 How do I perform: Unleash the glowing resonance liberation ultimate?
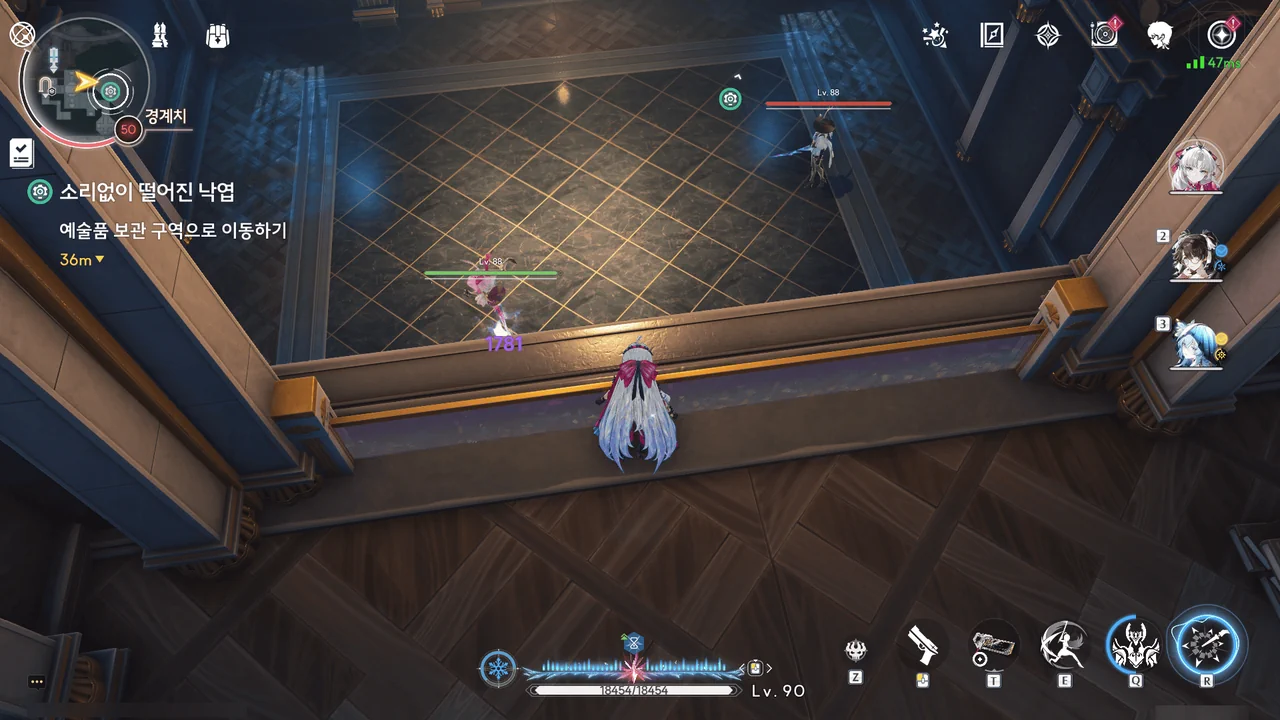(1207, 645)
